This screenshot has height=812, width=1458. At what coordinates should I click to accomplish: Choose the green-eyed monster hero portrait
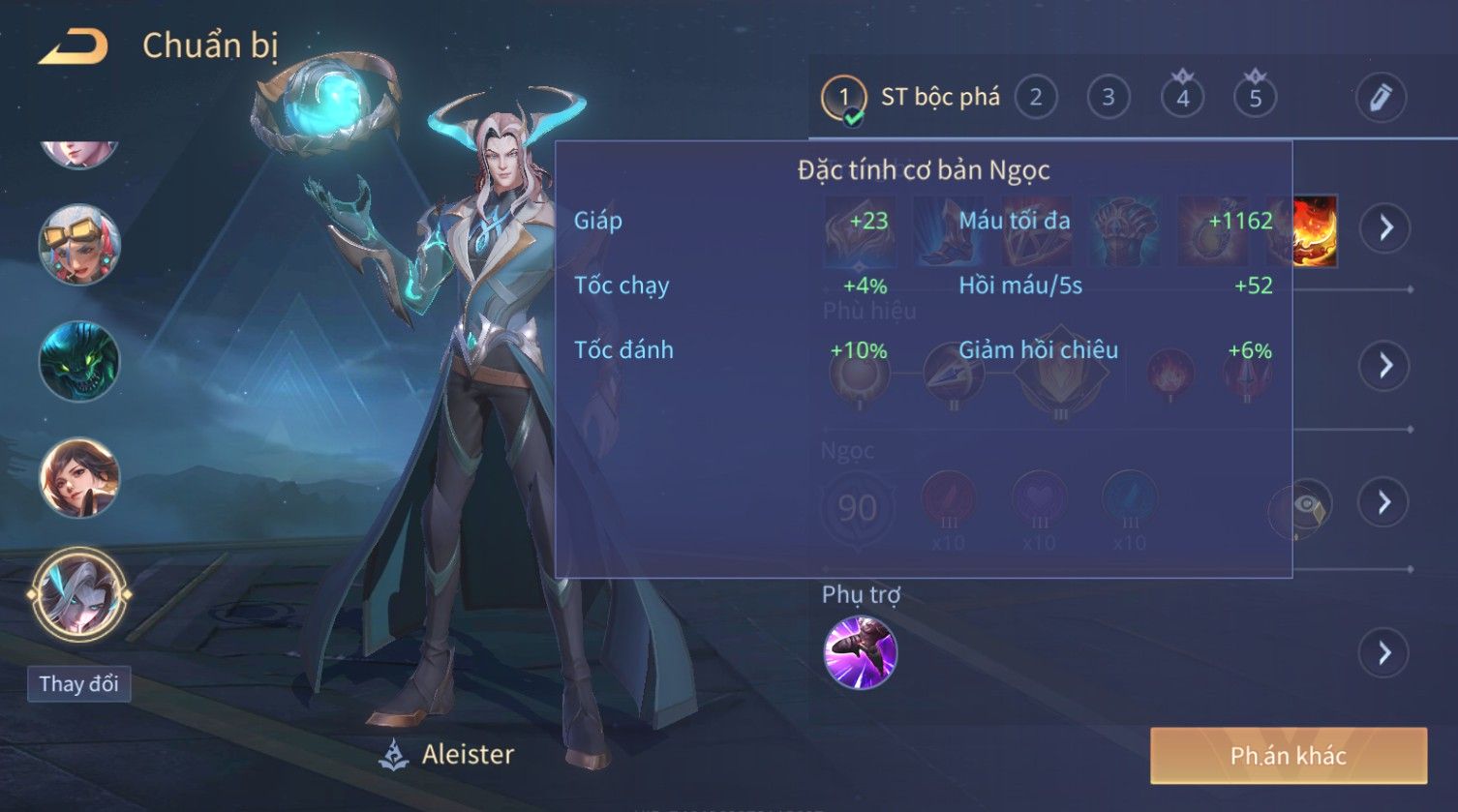click(79, 362)
